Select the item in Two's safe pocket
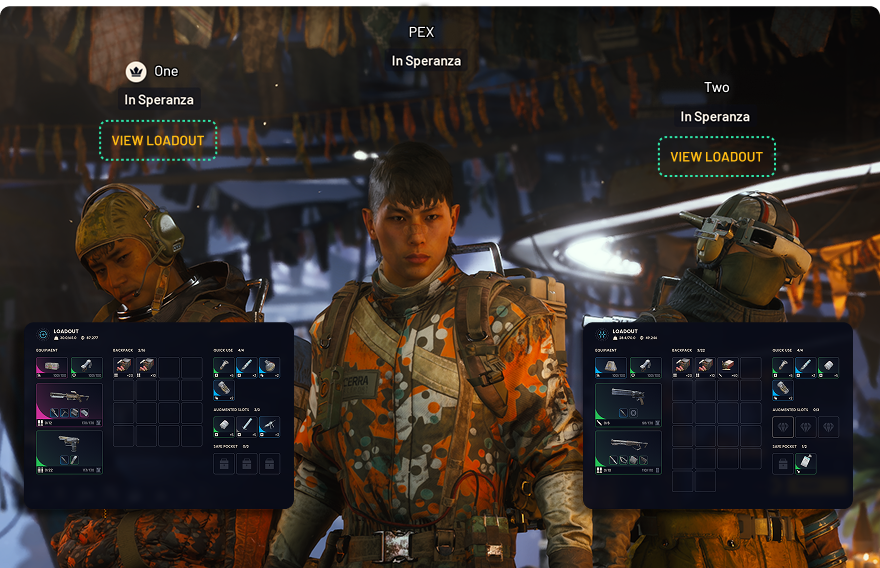 pos(805,464)
